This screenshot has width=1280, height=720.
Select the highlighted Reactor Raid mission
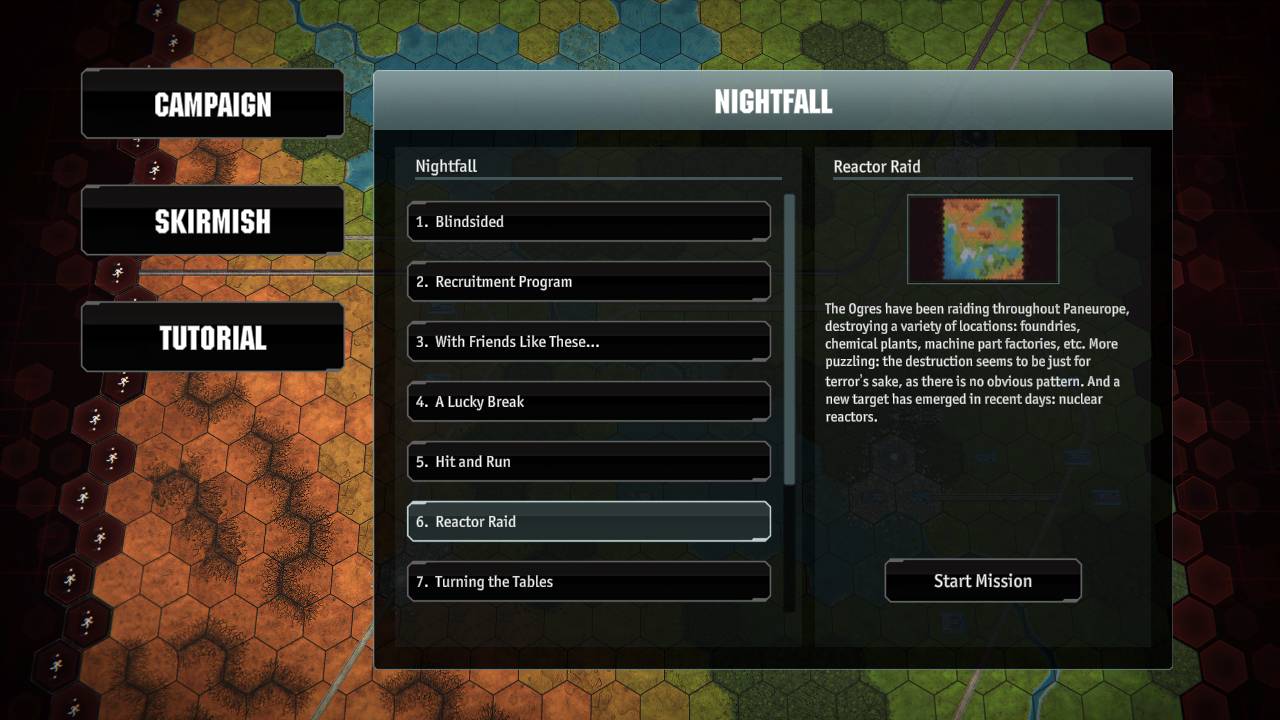click(588, 521)
